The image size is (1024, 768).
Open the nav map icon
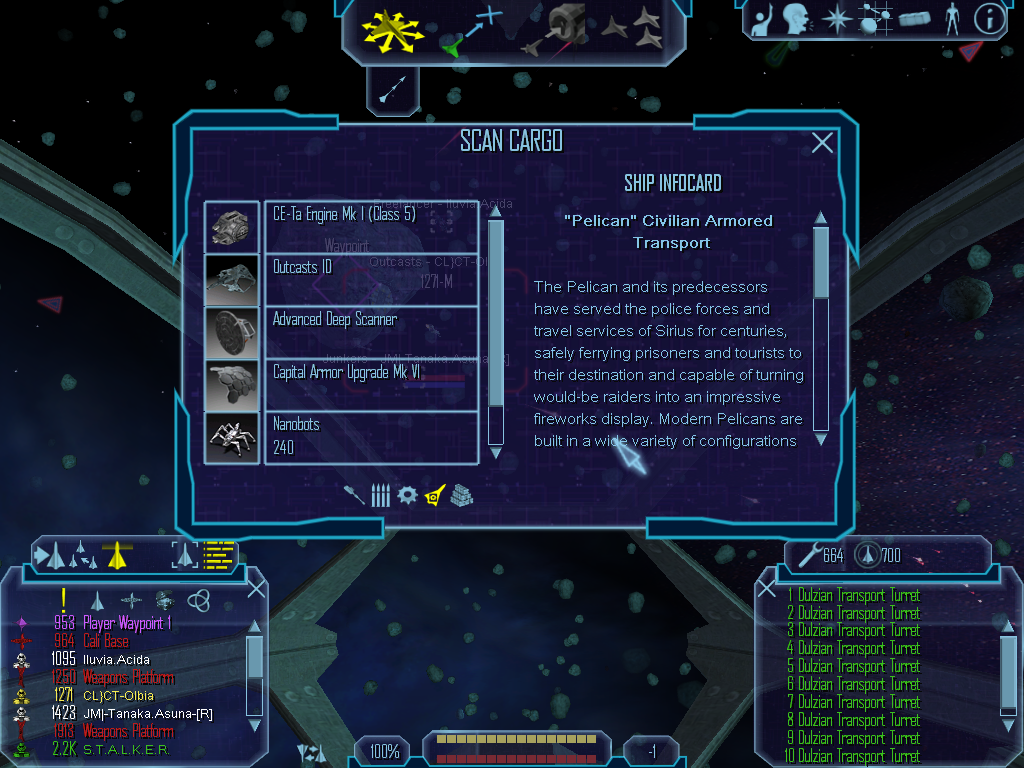pyautogui.click(x=875, y=19)
